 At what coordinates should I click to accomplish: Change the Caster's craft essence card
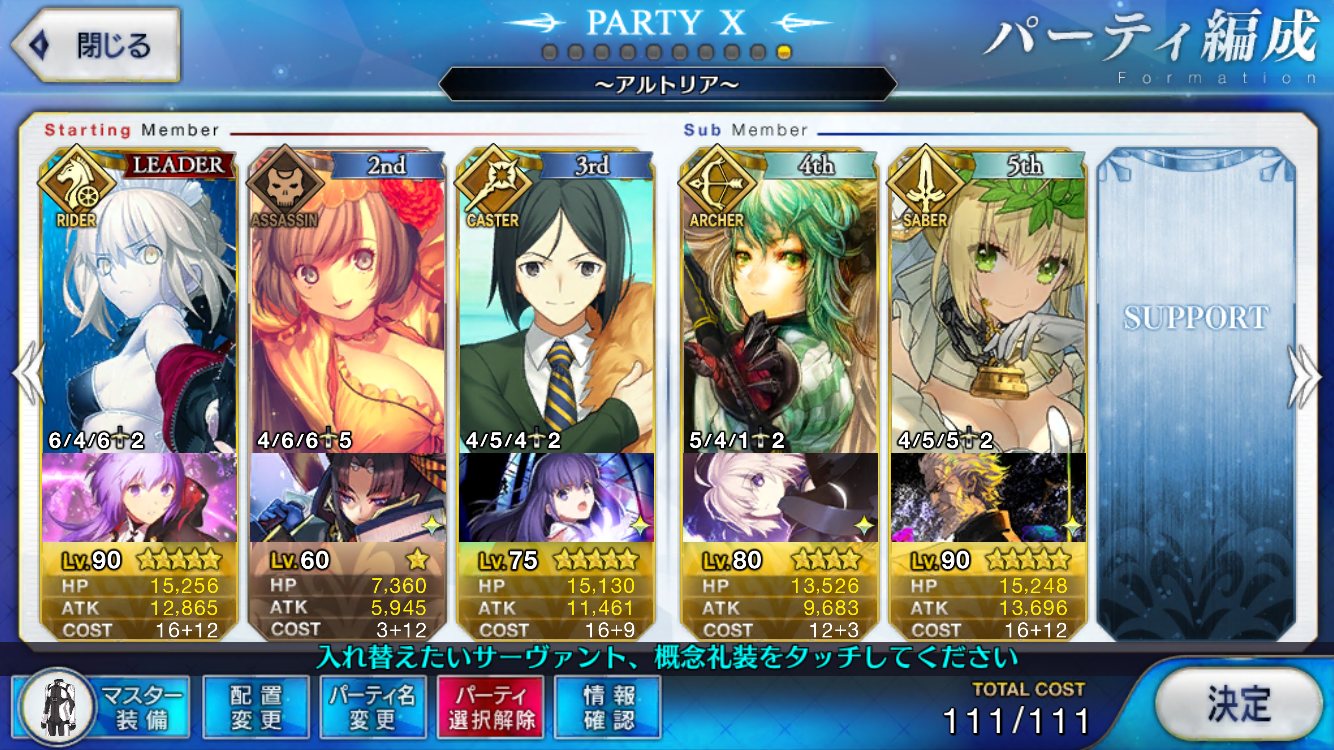click(x=555, y=497)
